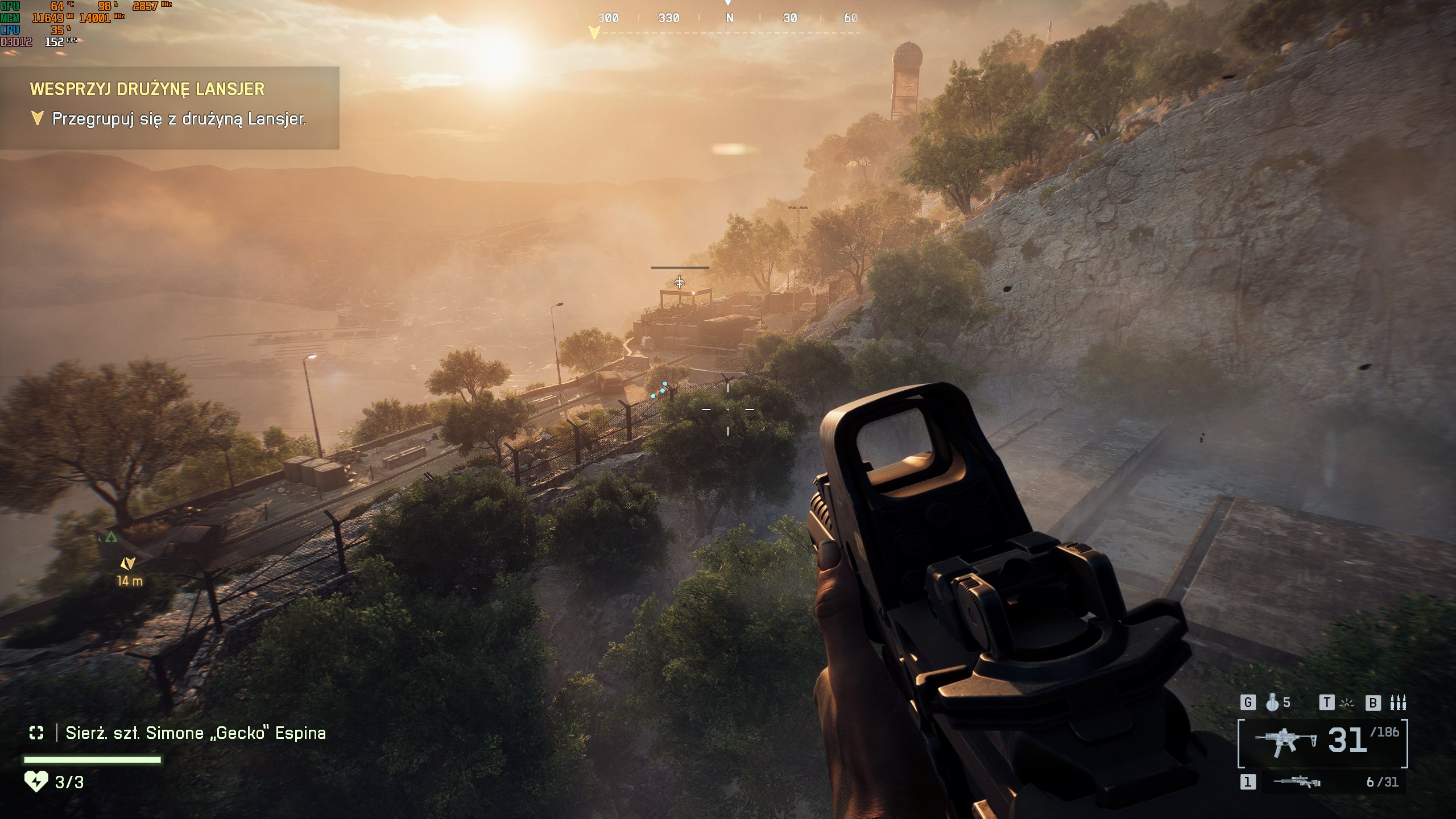
Task: Click the green squadmate triangle marker
Action: tap(111, 537)
